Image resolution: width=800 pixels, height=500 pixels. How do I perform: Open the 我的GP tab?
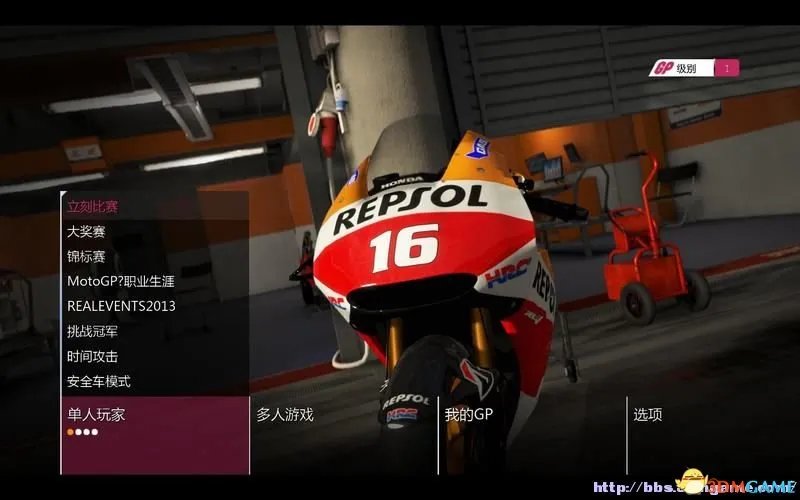point(469,414)
